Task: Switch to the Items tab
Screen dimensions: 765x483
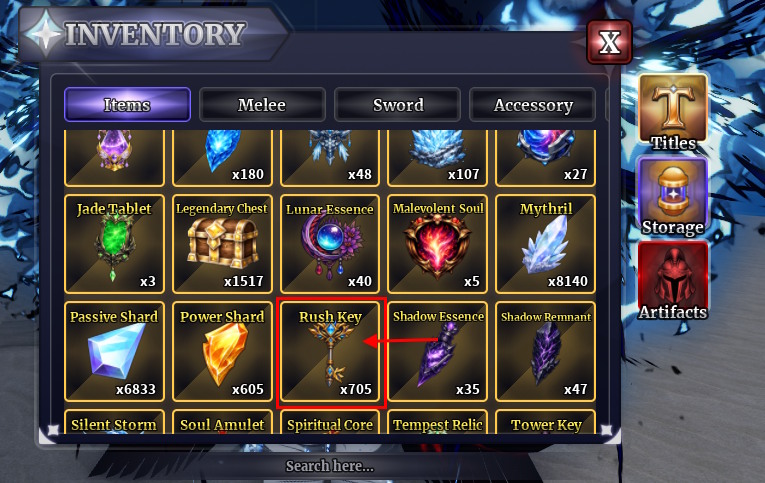Action: [127, 104]
